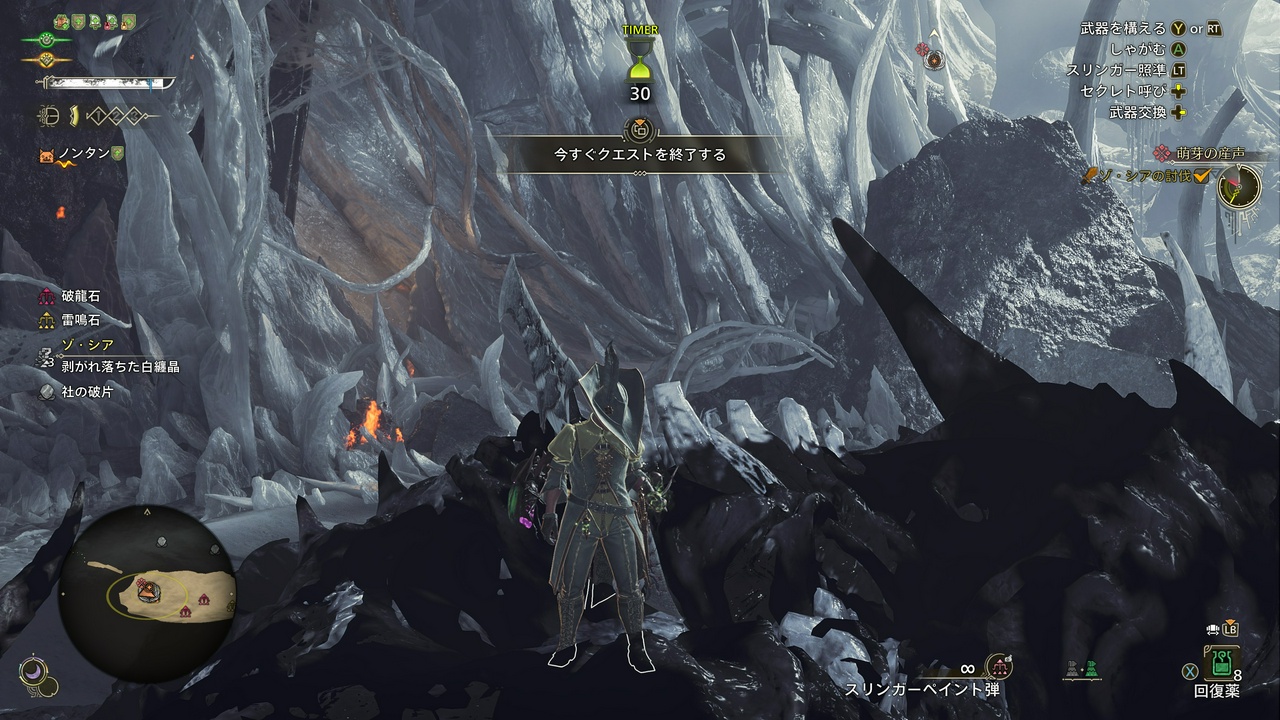Viewport: 1280px width, 720px height.
Task: Open the circular minimap
Action: tap(146, 593)
